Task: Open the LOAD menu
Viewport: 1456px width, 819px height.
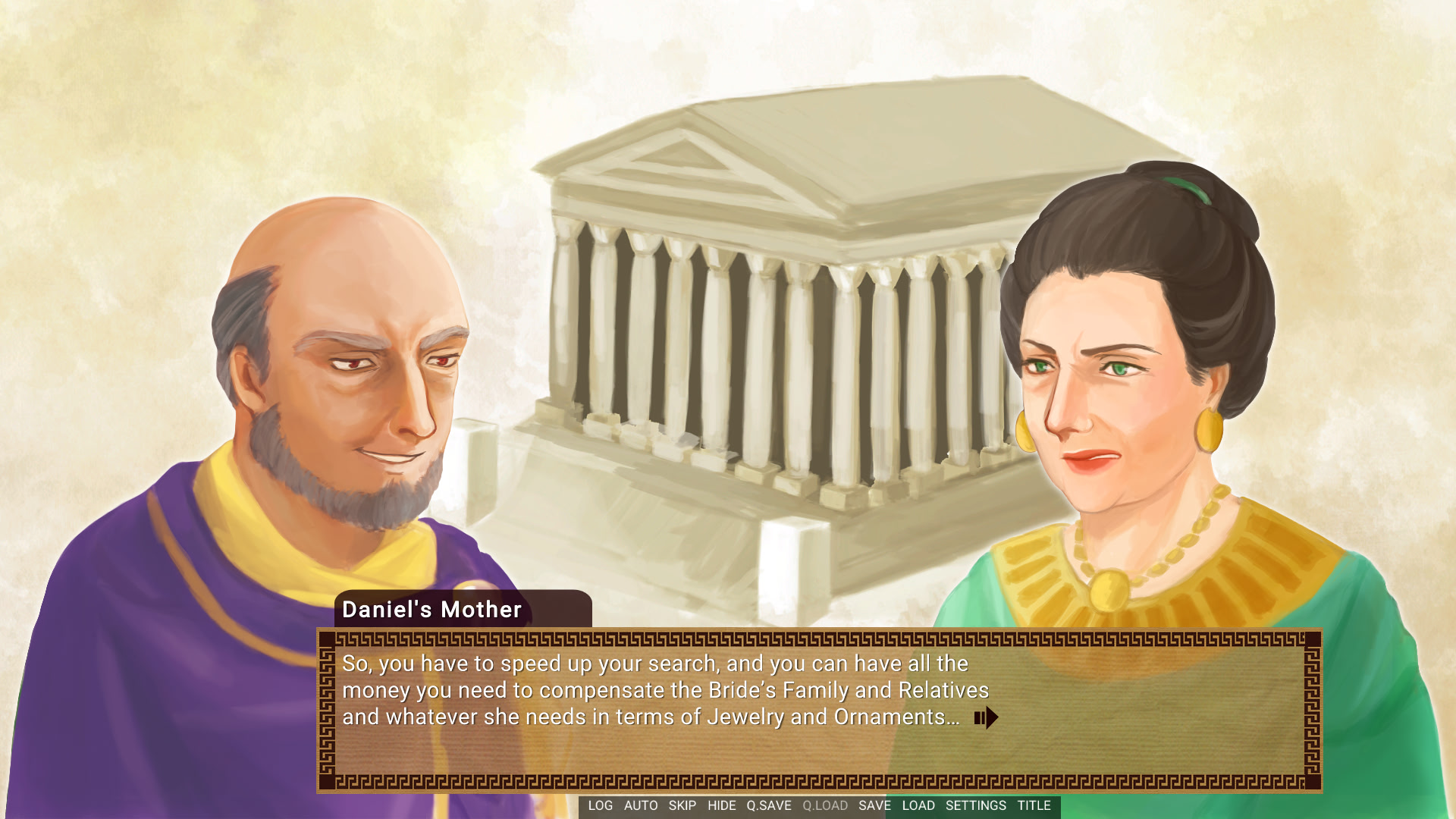Action: pos(918,806)
